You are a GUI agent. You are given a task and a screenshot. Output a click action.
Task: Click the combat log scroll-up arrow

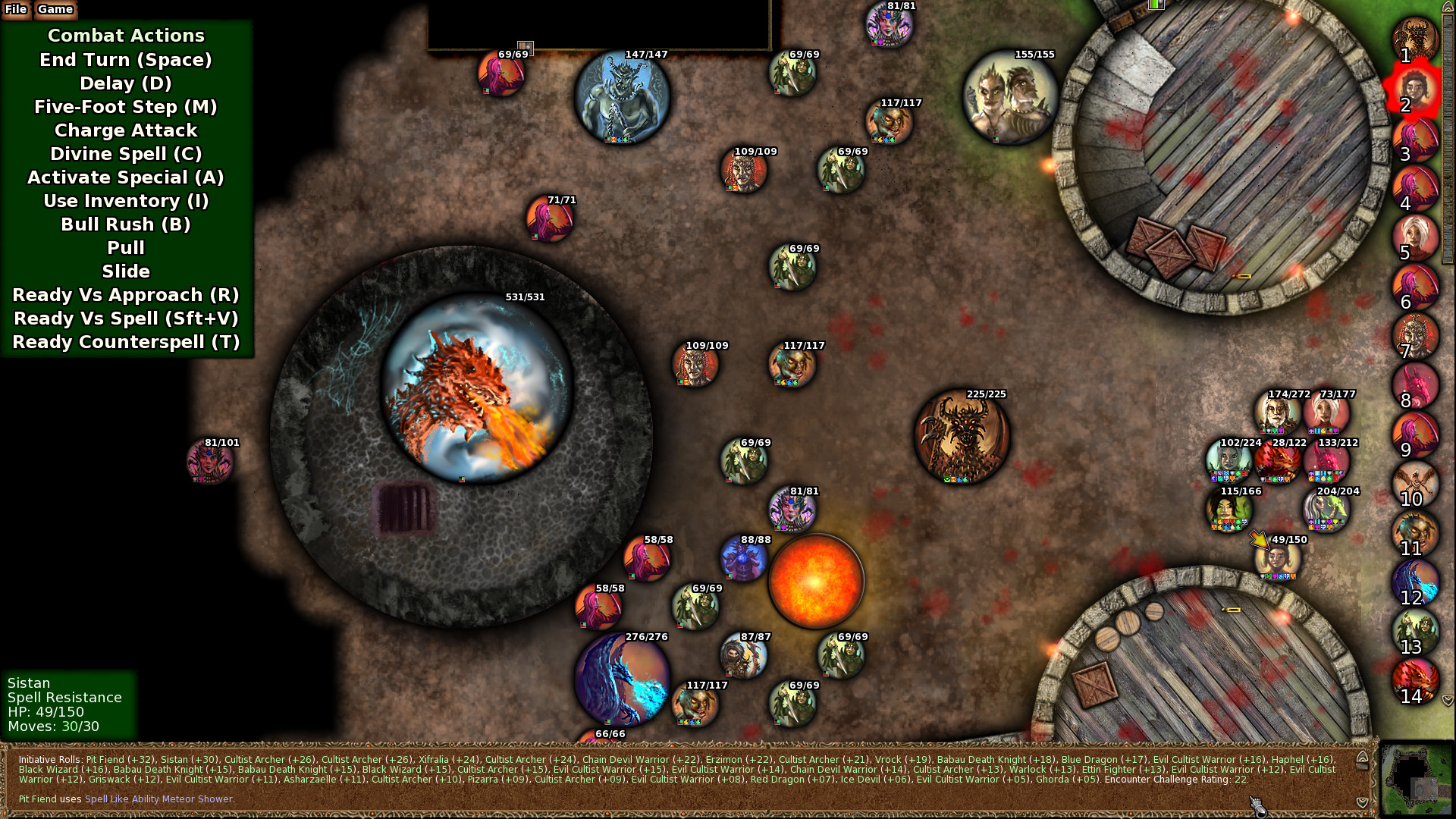tap(1362, 756)
